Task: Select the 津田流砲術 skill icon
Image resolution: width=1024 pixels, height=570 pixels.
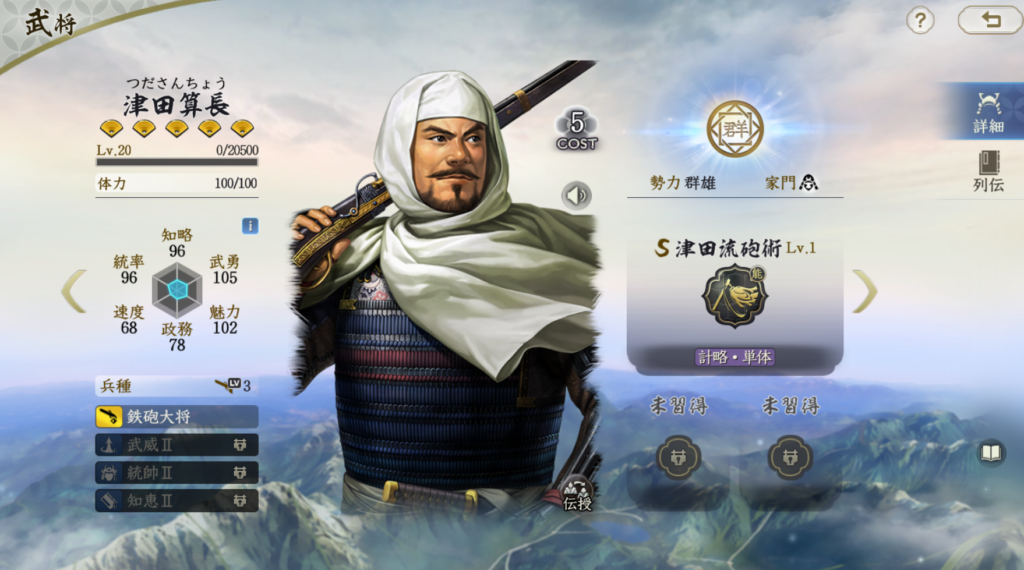Action: pyautogui.click(x=734, y=297)
